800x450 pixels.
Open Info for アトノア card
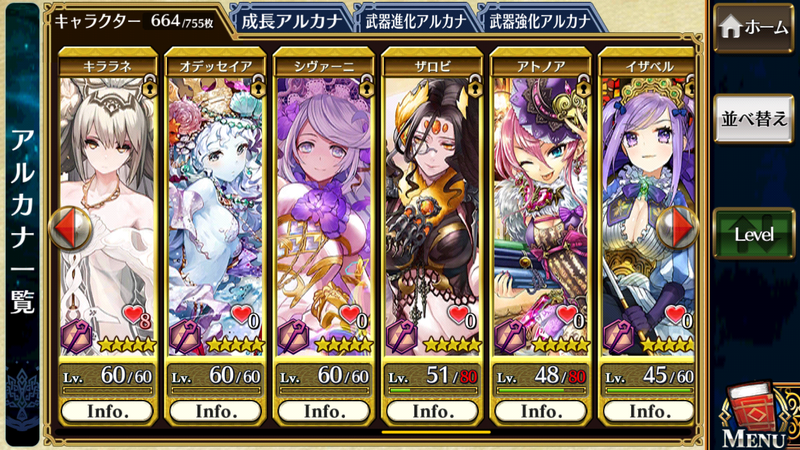[540, 411]
